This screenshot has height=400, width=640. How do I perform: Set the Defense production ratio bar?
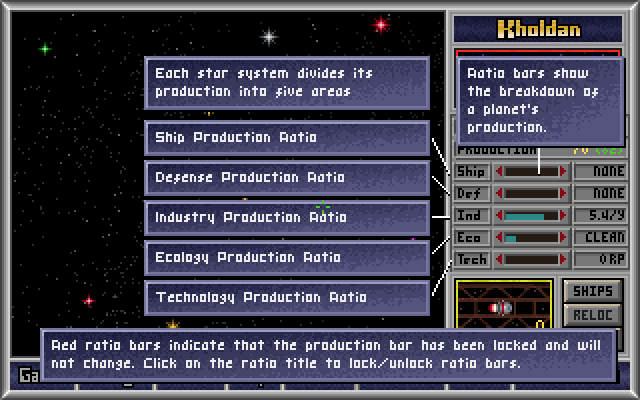[x=531, y=193]
